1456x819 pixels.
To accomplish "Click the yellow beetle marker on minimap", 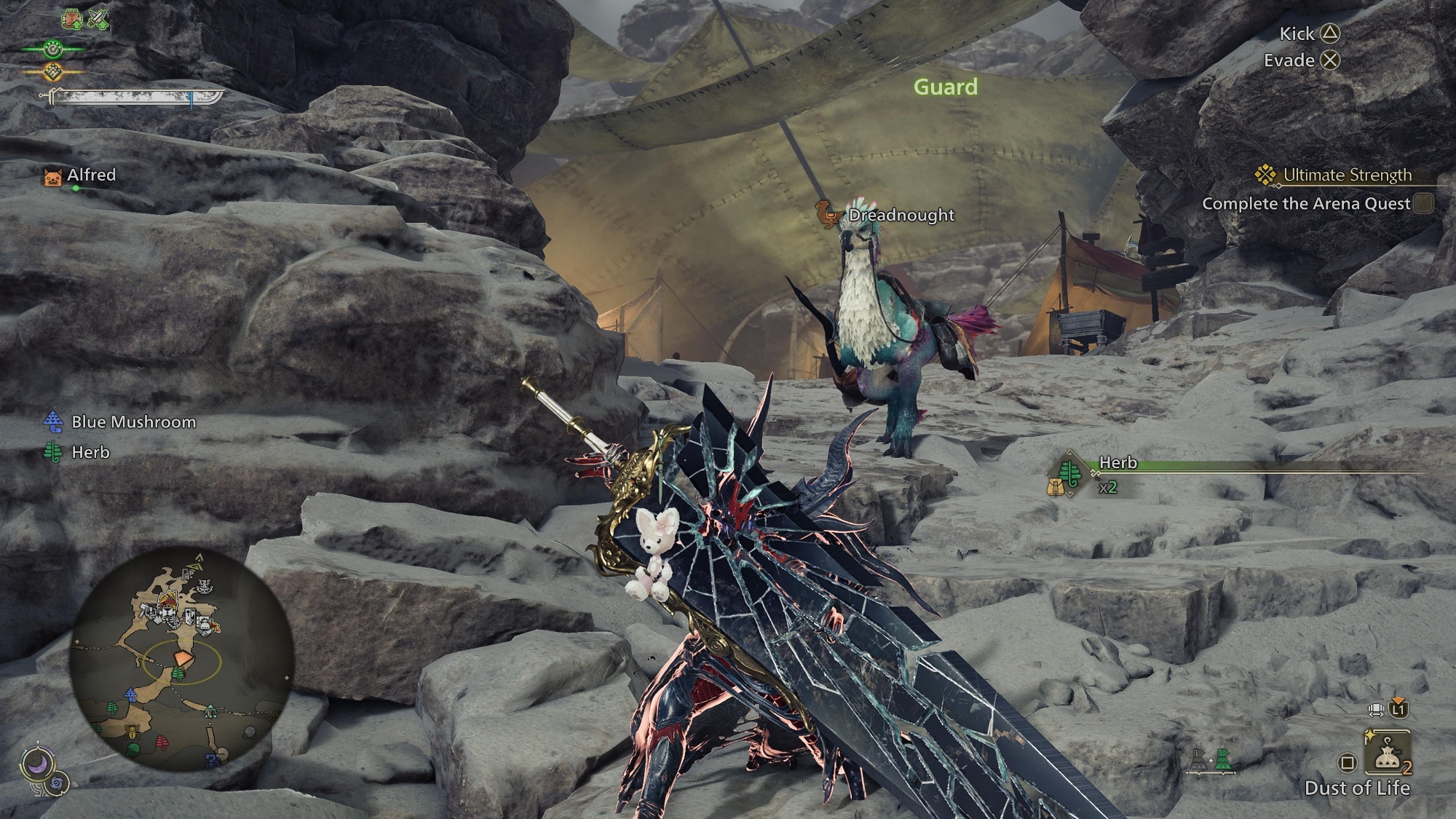I will click(132, 732).
